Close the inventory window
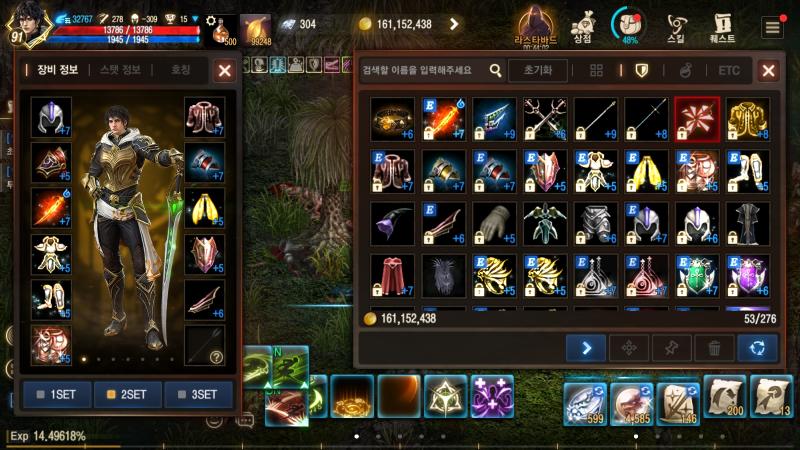Image resolution: width=800 pixels, height=450 pixels. tap(768, 70)
